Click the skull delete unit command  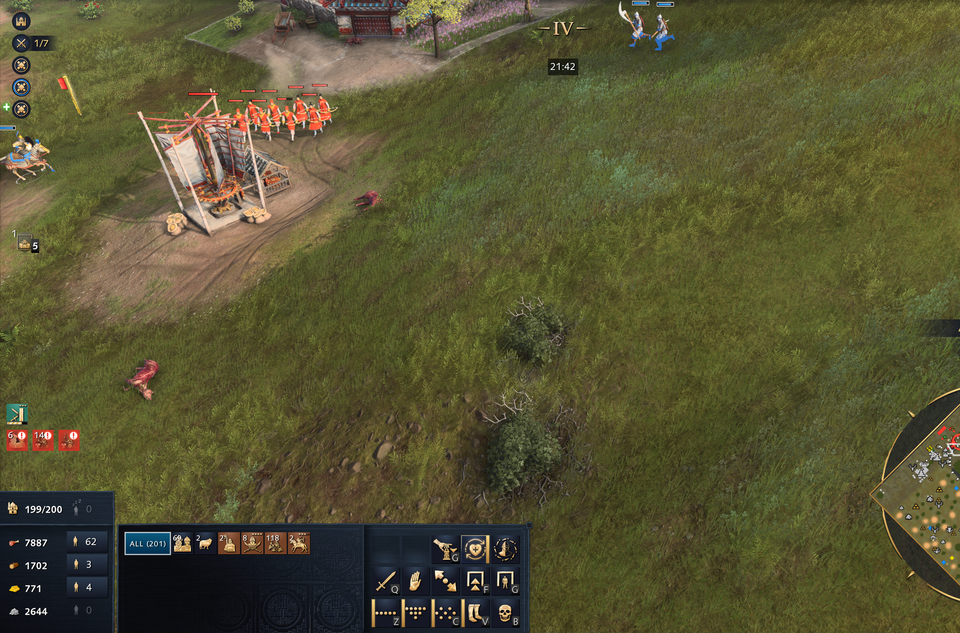(x=506, y=612)
